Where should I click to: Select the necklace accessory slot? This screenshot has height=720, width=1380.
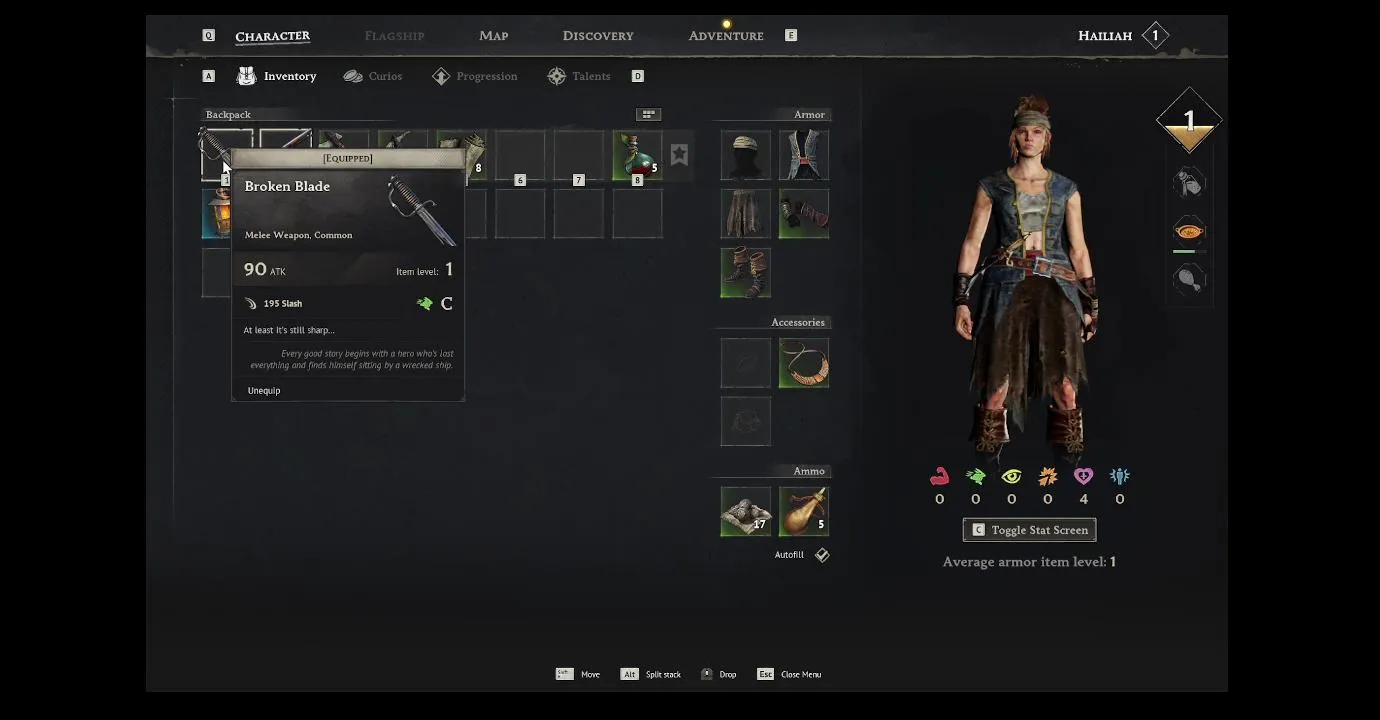click(804, 362)
